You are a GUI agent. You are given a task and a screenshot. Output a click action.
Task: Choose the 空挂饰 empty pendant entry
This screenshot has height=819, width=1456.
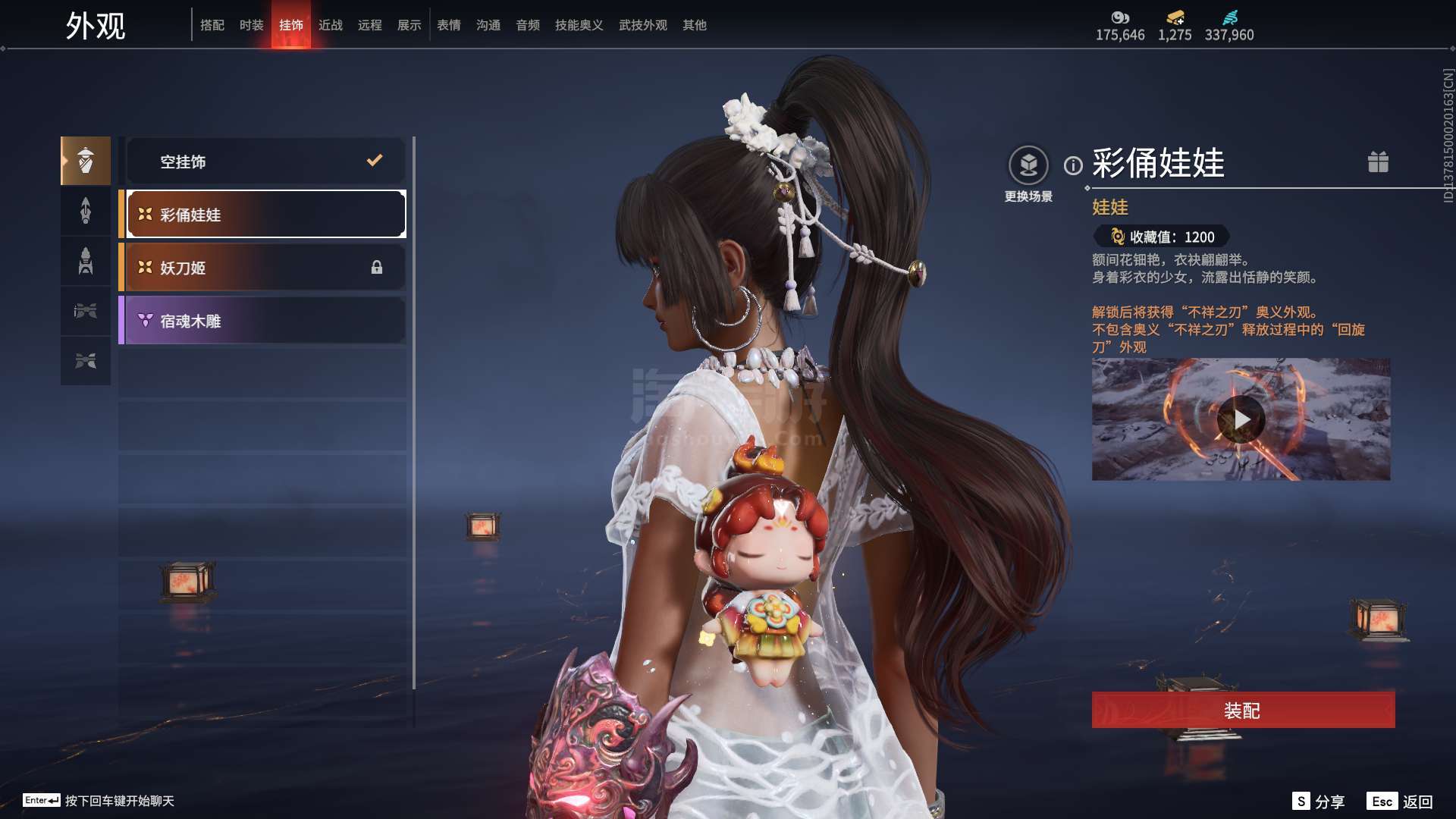265,161
